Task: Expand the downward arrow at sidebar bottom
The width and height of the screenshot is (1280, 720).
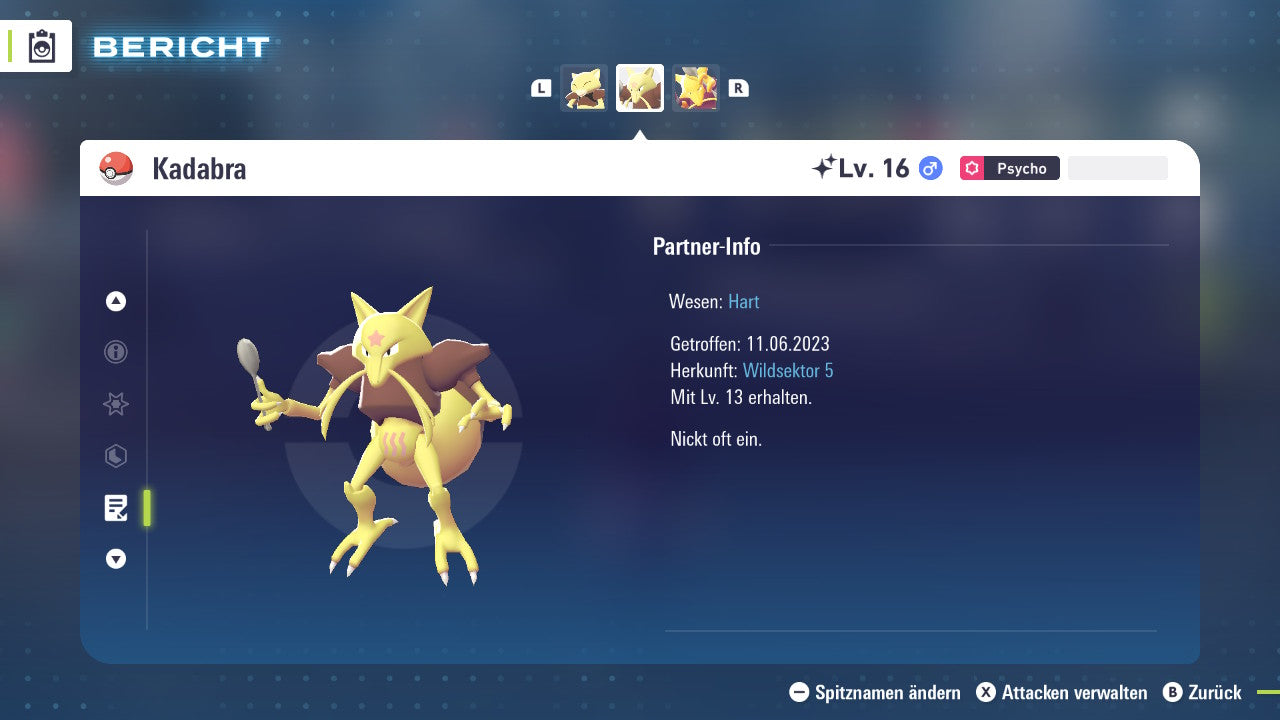Action: point(115,560)
